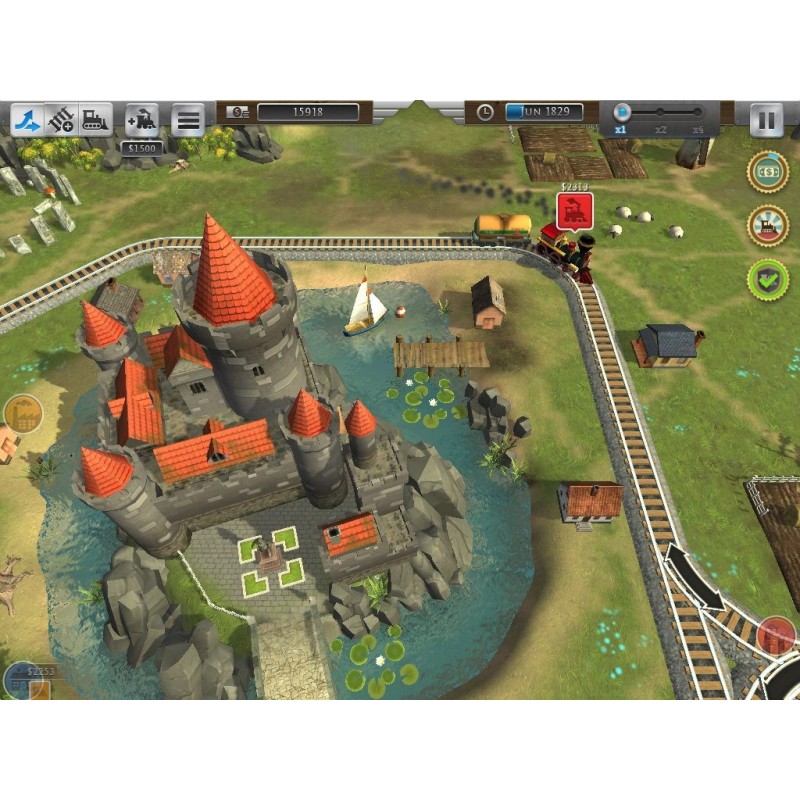This screenshot has height=800, width=800.
Task: Open the three-line hamburger menu
Action: point(187,120)
